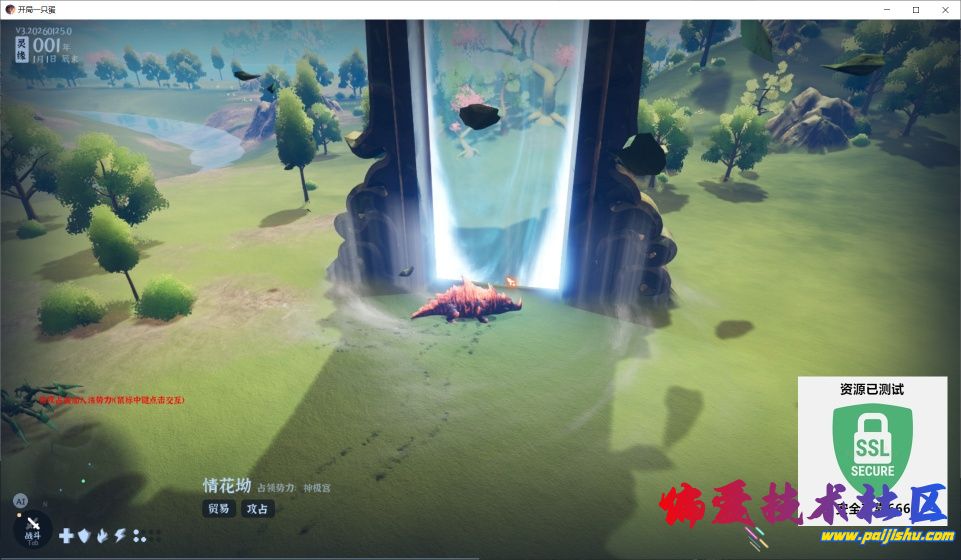Toggle the 战斗 combat mode button
The width and height of the screenshot is (961, 560).
(33, 528)
